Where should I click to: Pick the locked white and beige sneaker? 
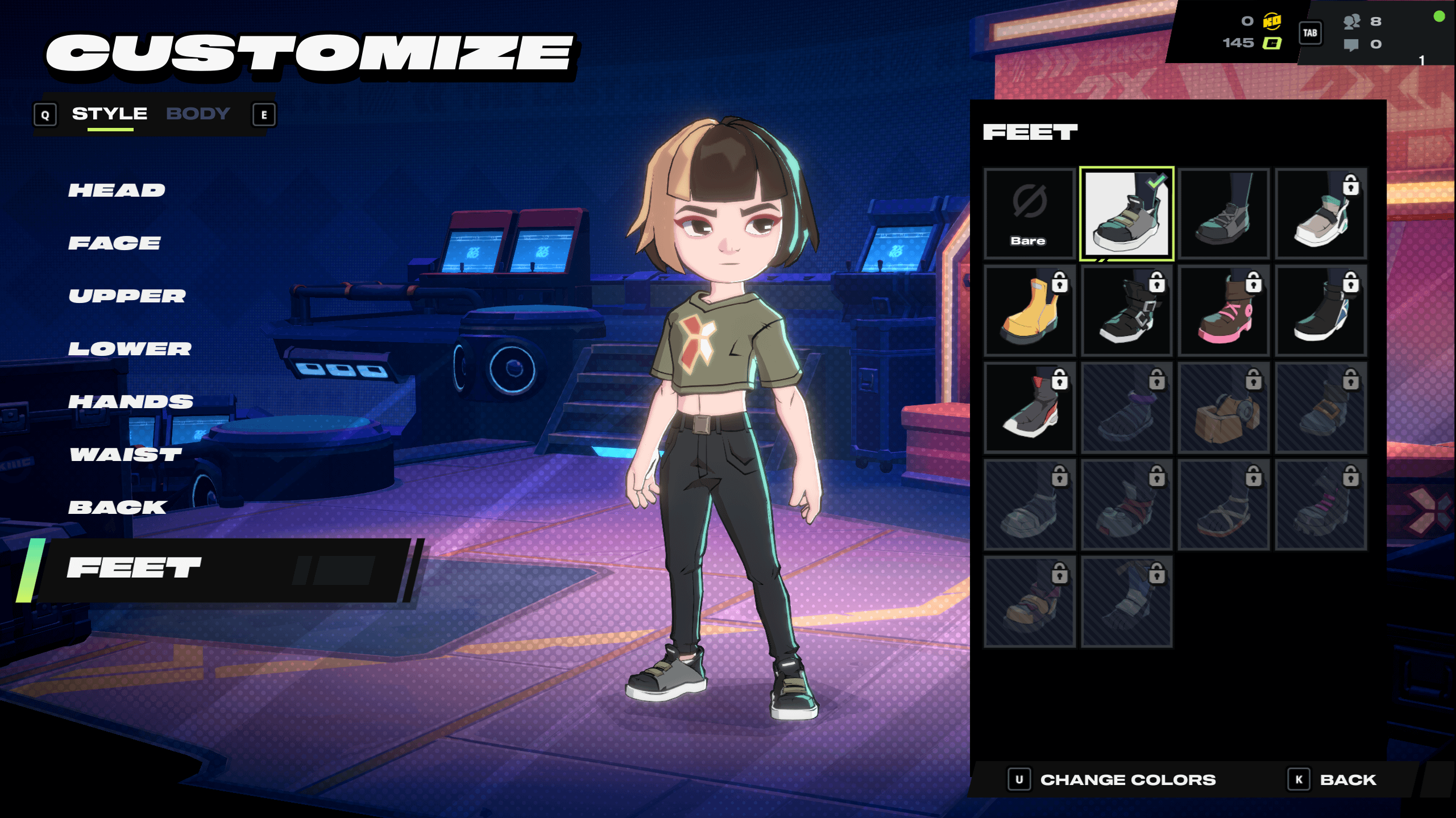[x=1321, y=214]
